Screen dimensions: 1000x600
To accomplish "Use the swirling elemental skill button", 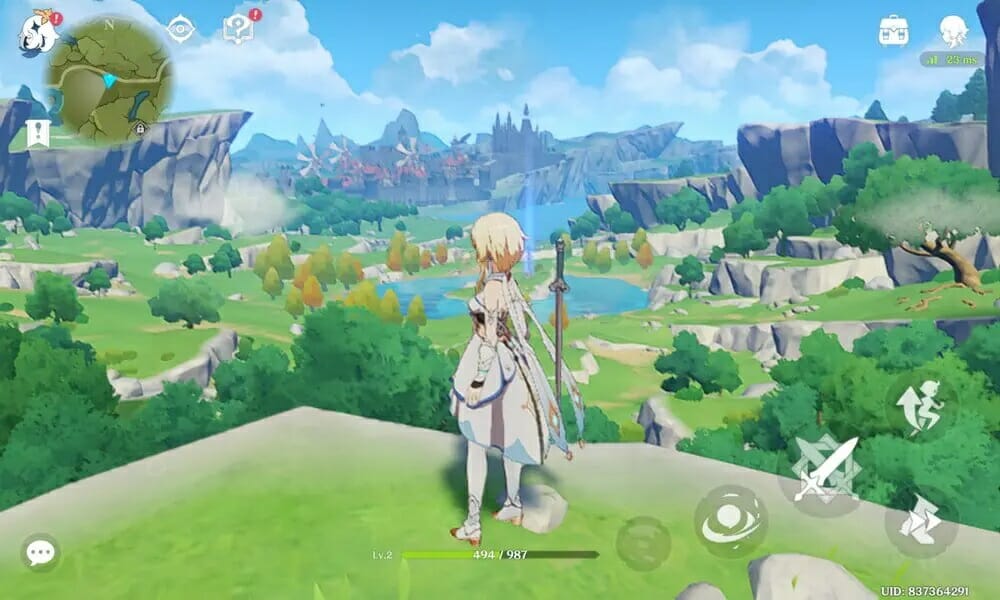I will 731,521.
